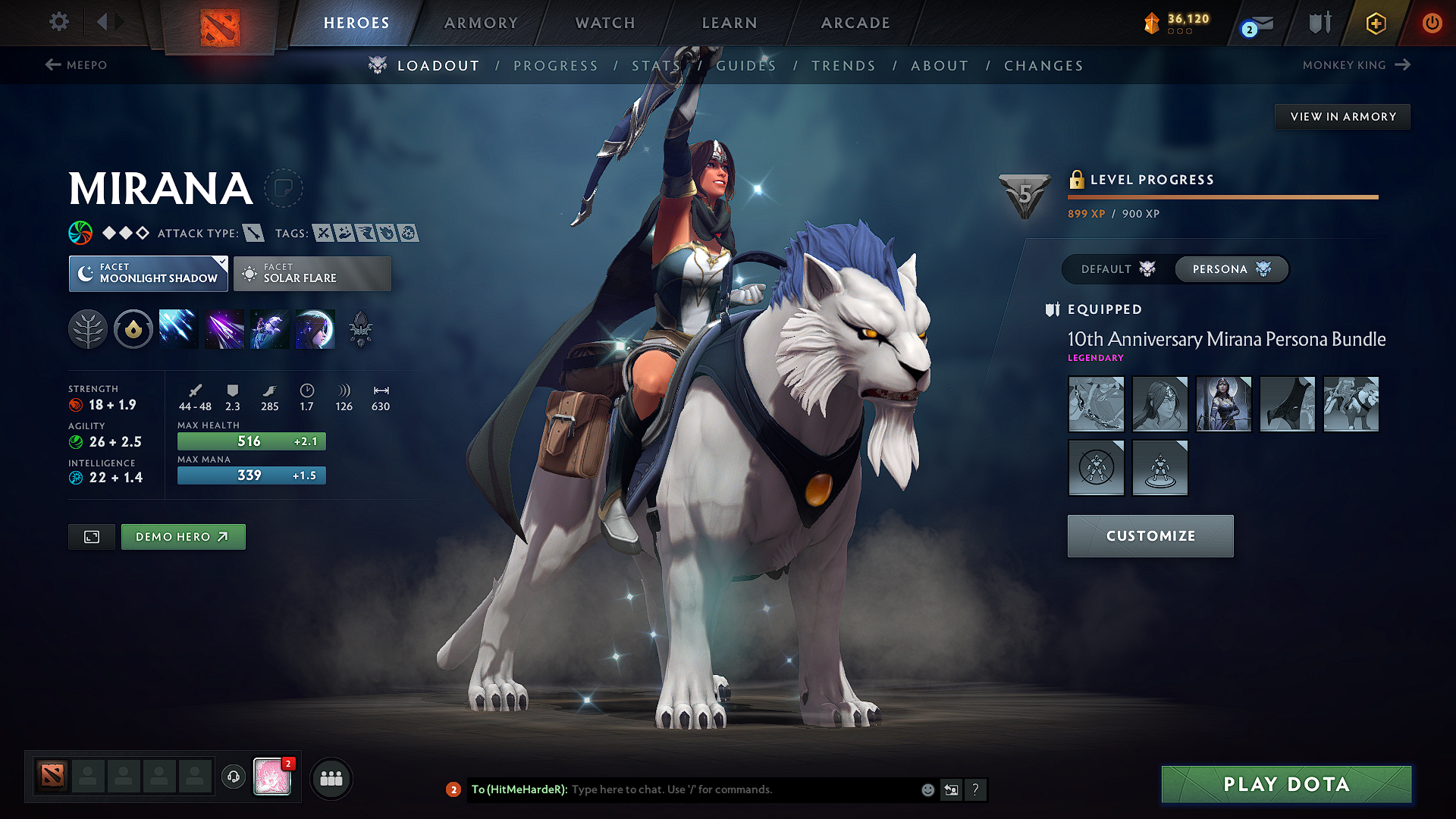Click the Moonlight Shadow ultimate ability icon

(315, 328)
